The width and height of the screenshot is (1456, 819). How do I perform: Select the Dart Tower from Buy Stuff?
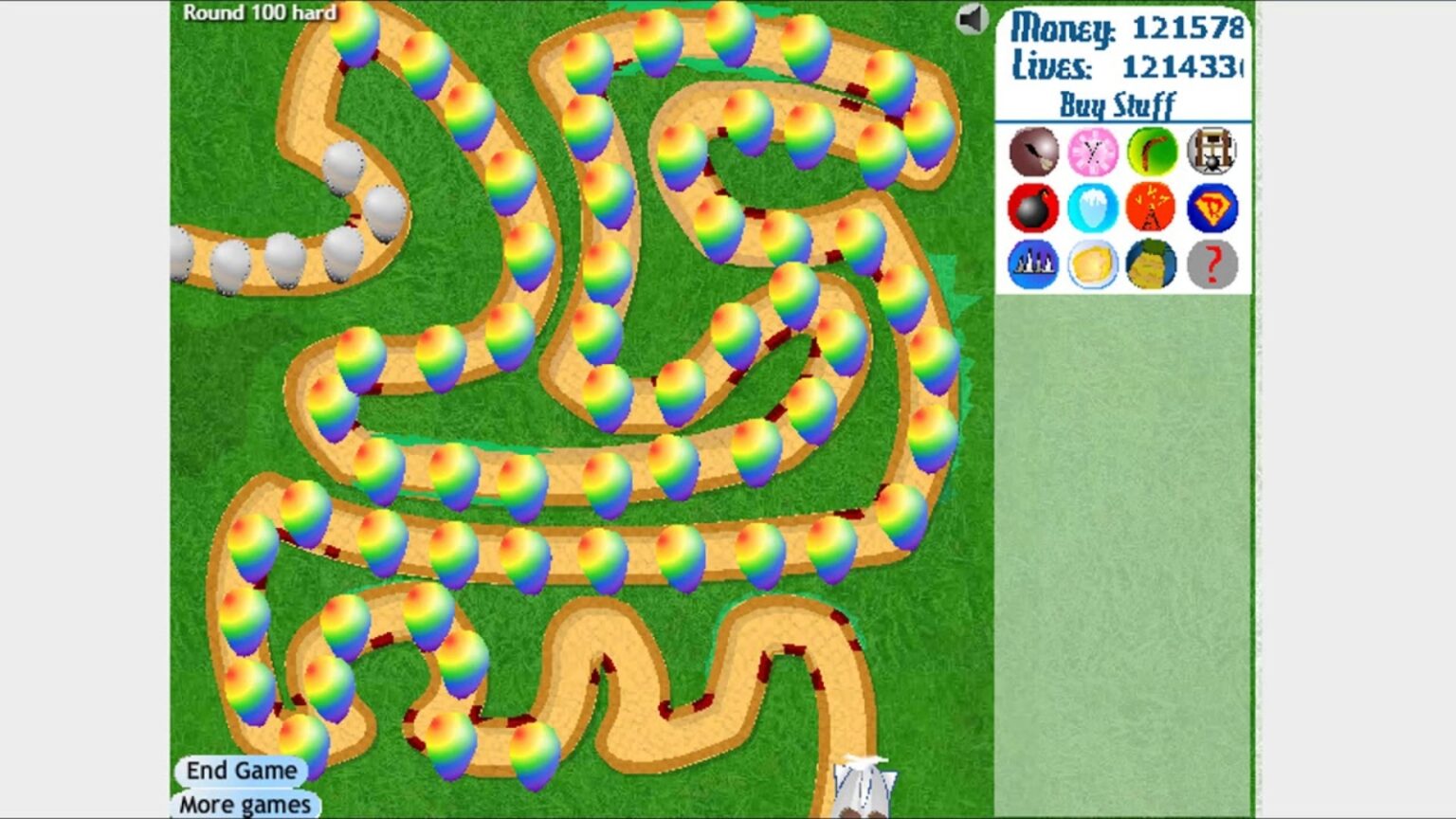tap(1031, 152)
